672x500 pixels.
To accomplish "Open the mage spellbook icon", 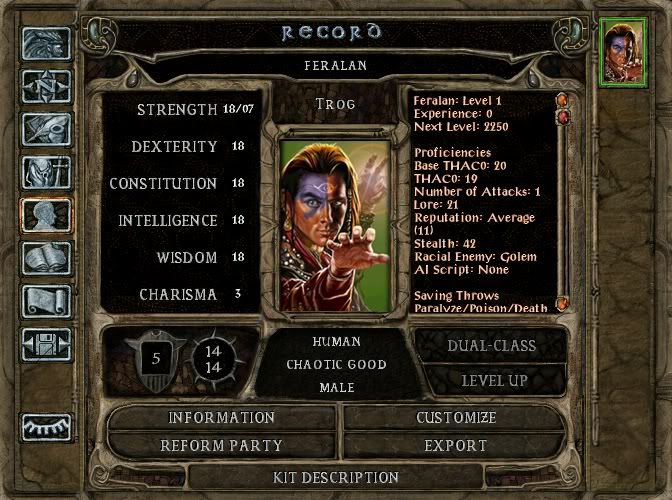I will [x=46, y=259].
